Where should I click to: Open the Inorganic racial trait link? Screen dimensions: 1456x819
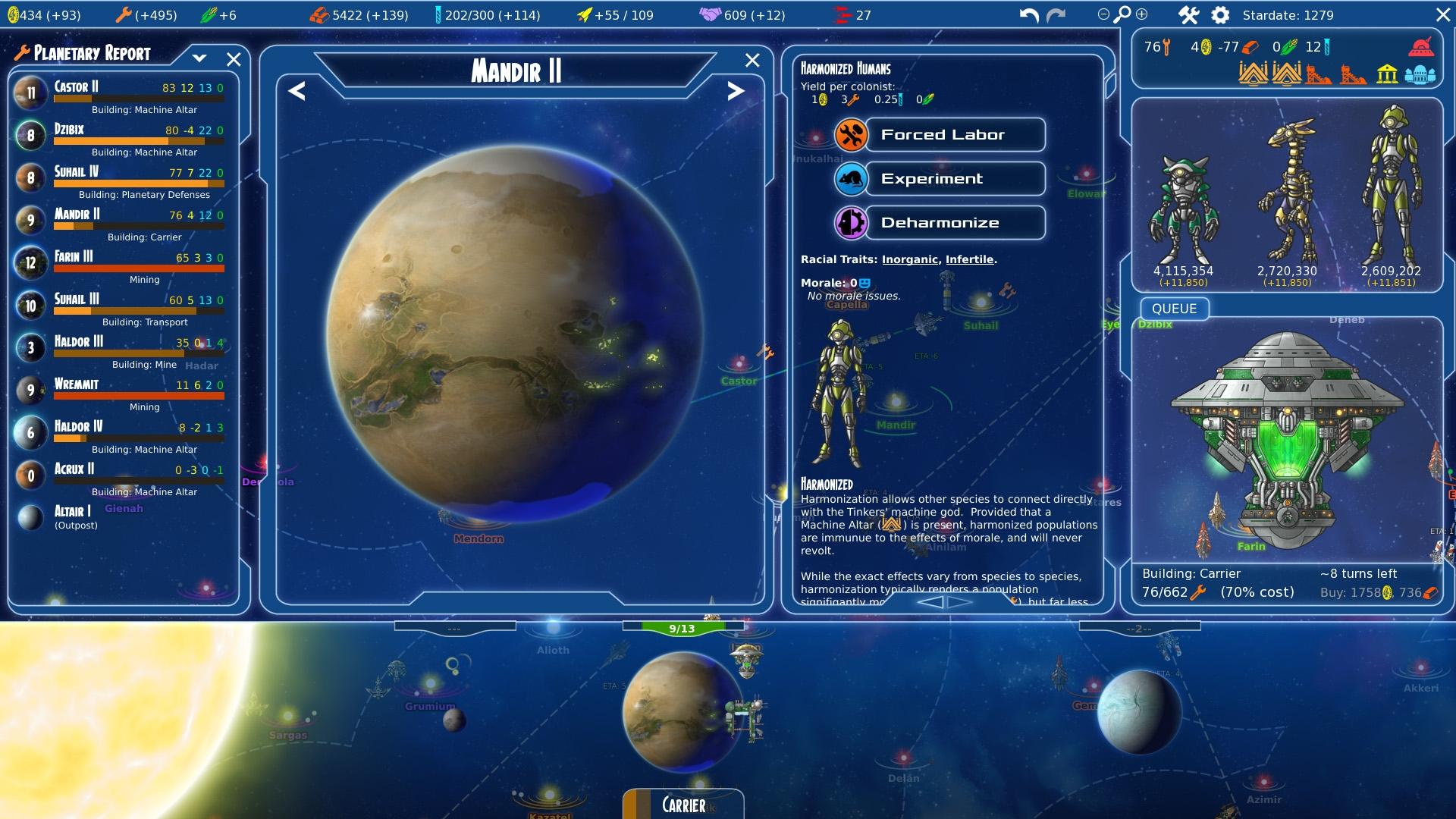[909, 259]
